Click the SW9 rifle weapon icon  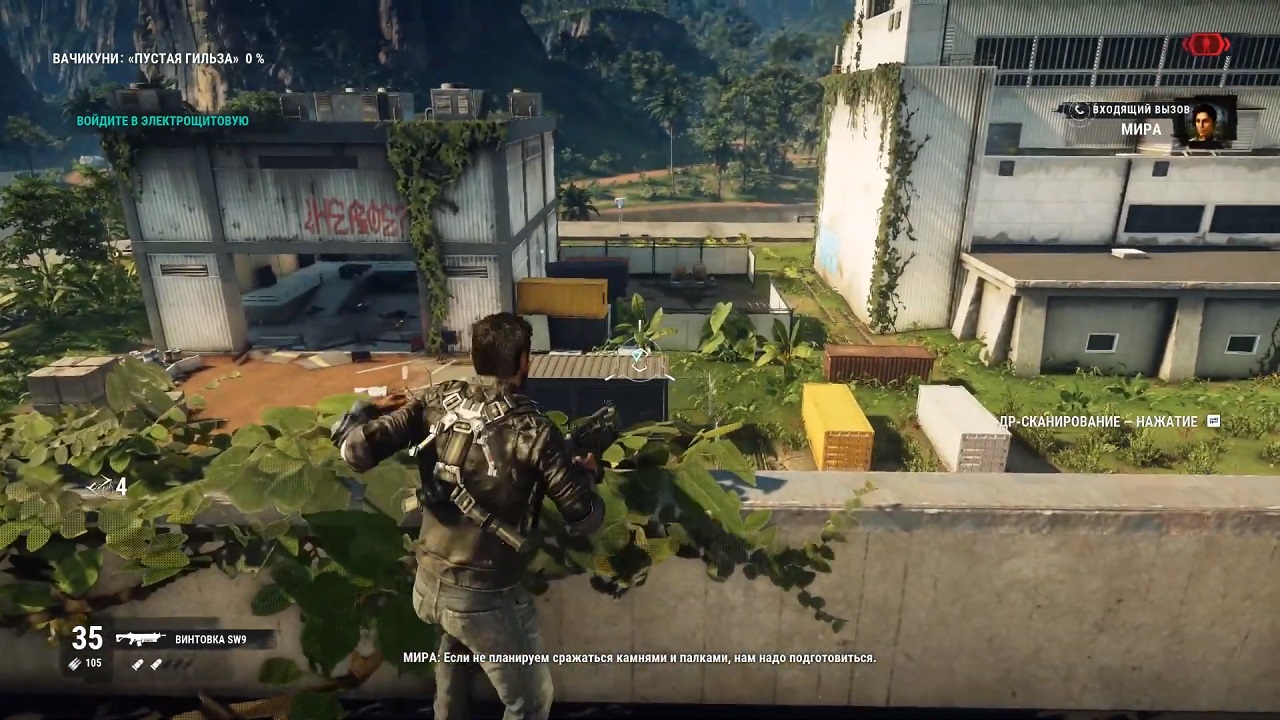140,638
